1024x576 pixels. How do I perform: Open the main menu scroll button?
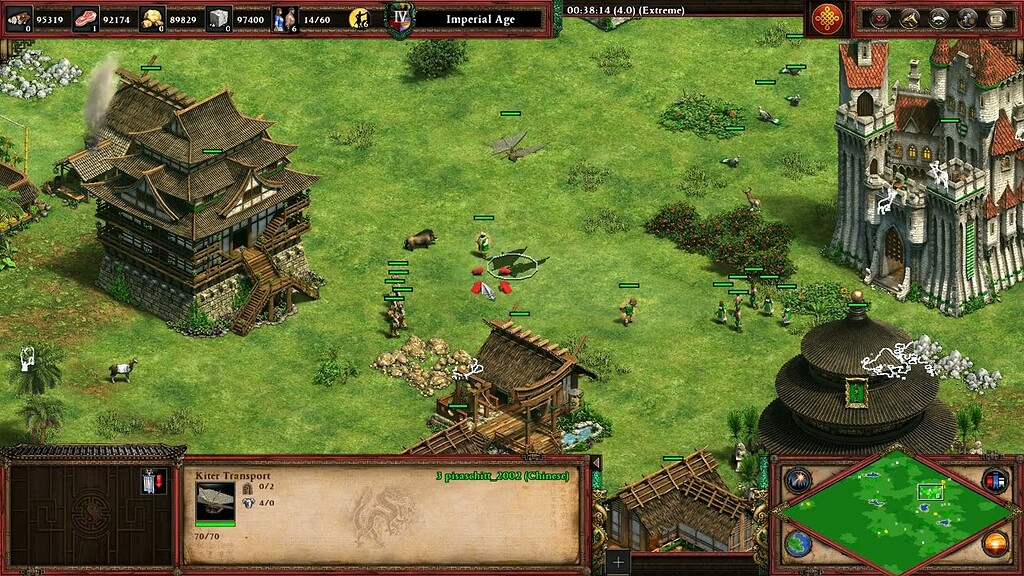[997, 18]
